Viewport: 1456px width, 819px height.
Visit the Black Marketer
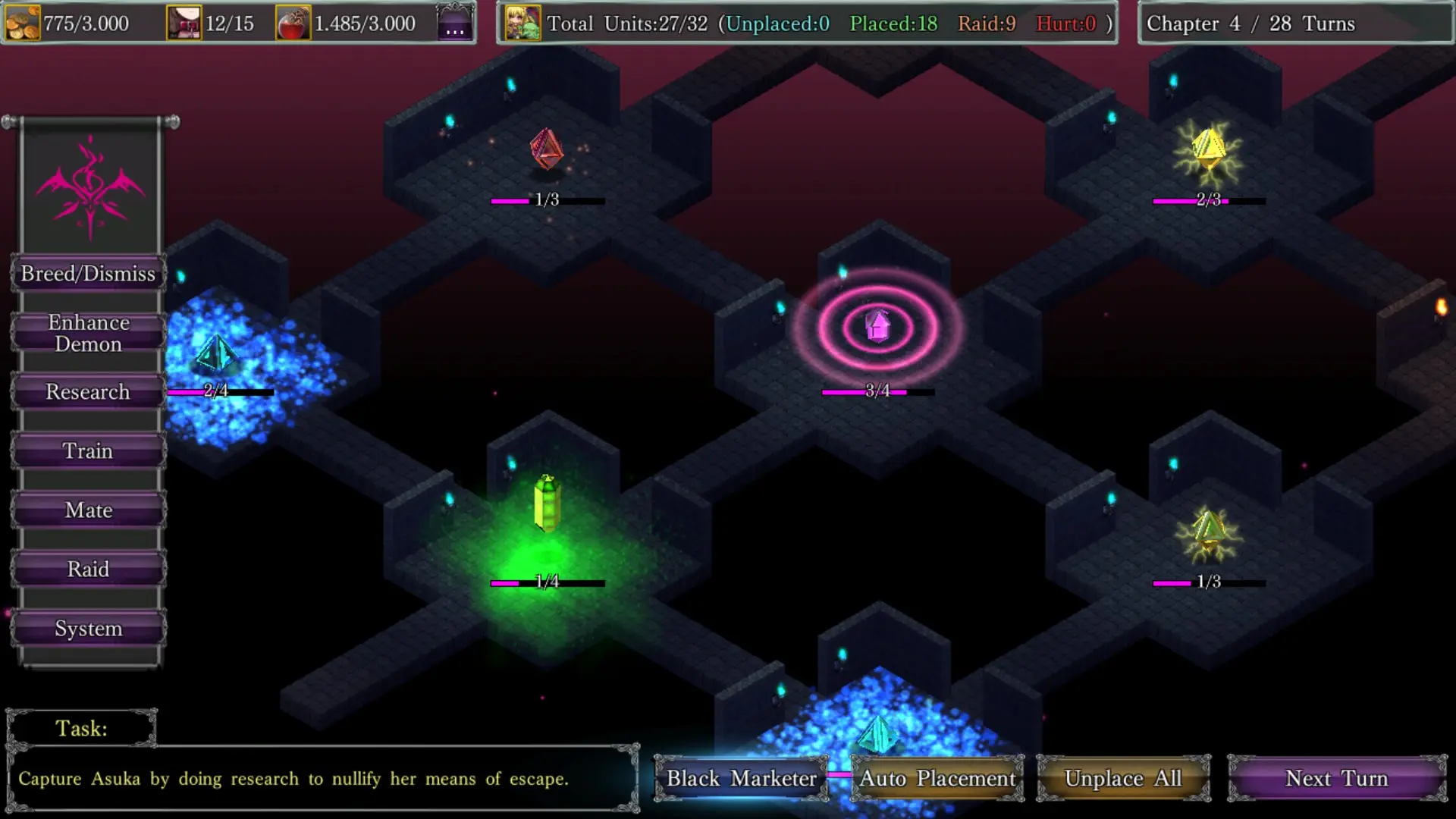pyautogui.click(x=741, y=779)
